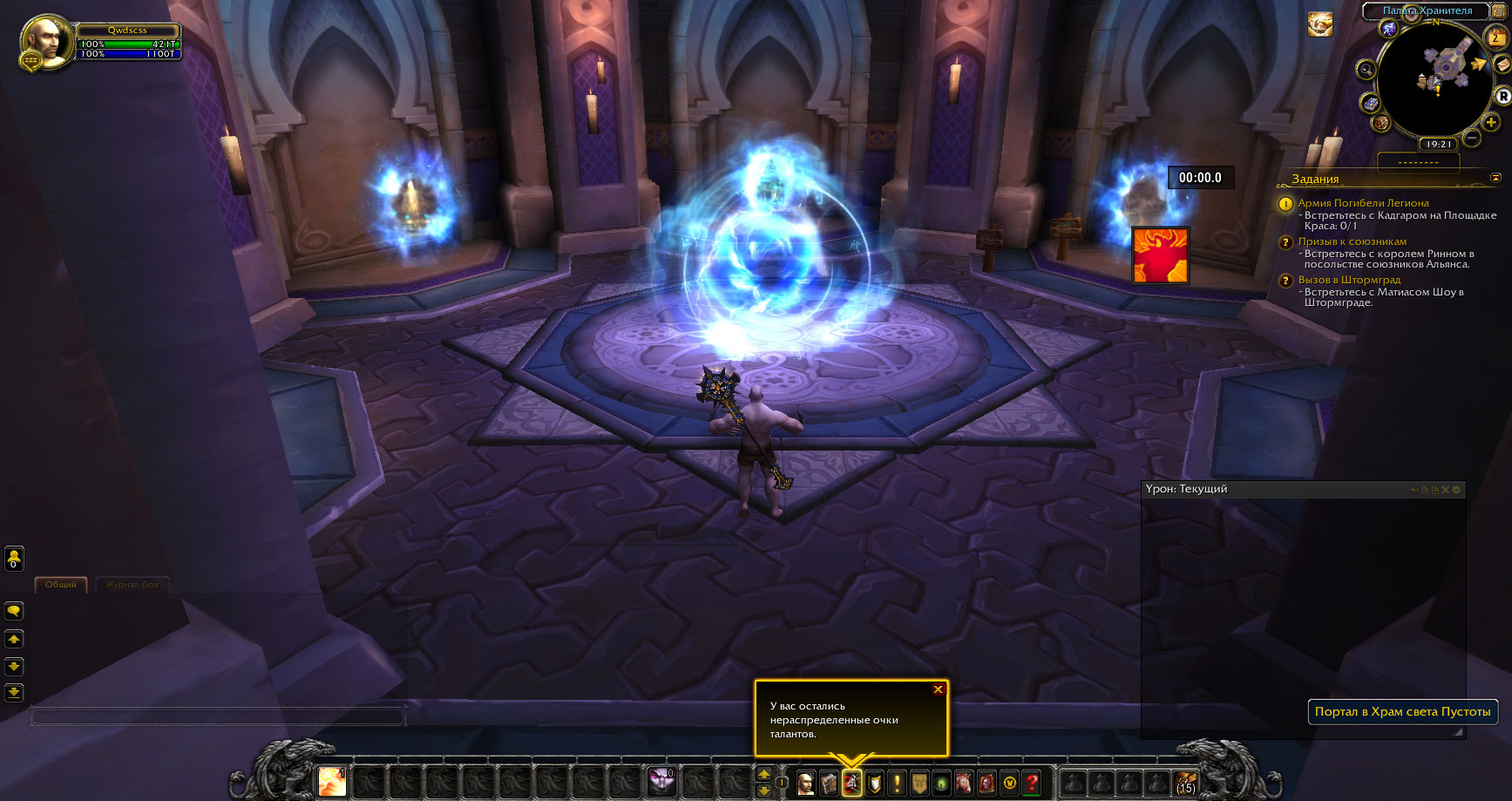Open the mounts collection horse icon
This screenshot has height=801, width=1512.
[964, 783]
